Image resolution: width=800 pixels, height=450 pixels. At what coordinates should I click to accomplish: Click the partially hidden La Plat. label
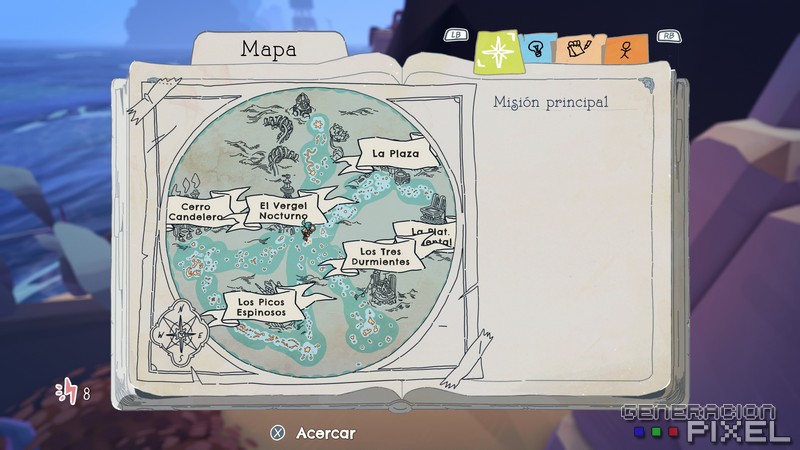(x=430, y=235)
